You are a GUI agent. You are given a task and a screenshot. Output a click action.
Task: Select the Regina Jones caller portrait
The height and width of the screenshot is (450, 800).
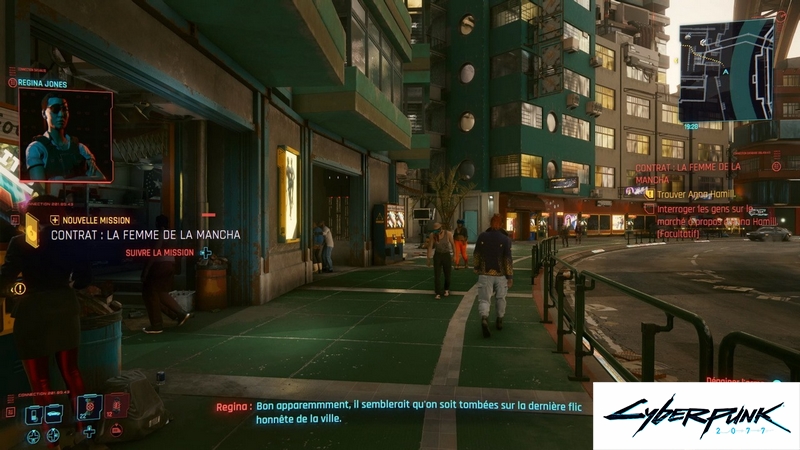(x=65, y=134)
